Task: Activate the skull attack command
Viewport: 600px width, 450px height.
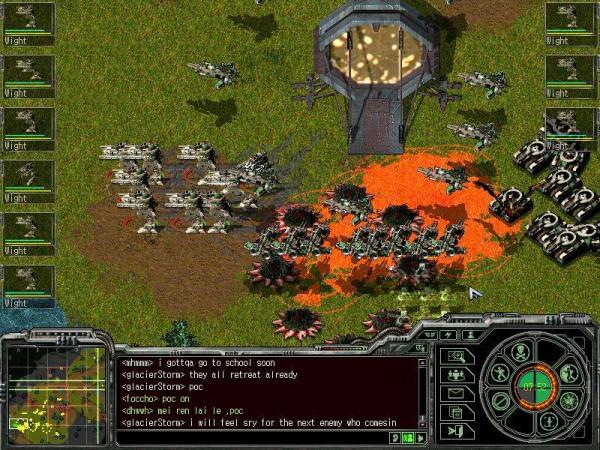Action: click(520, 351)
